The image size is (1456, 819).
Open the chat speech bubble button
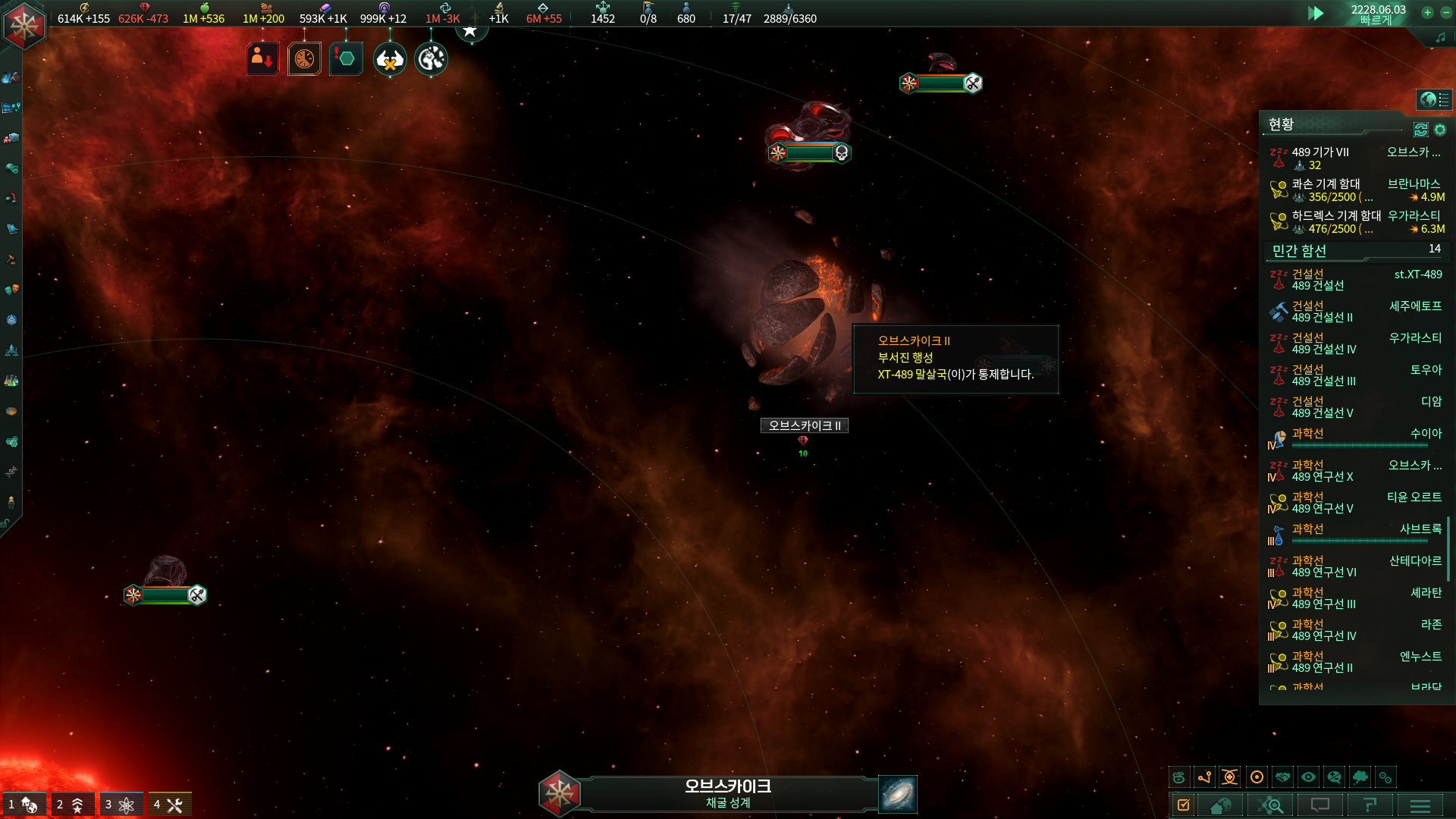coord(1320,805)
